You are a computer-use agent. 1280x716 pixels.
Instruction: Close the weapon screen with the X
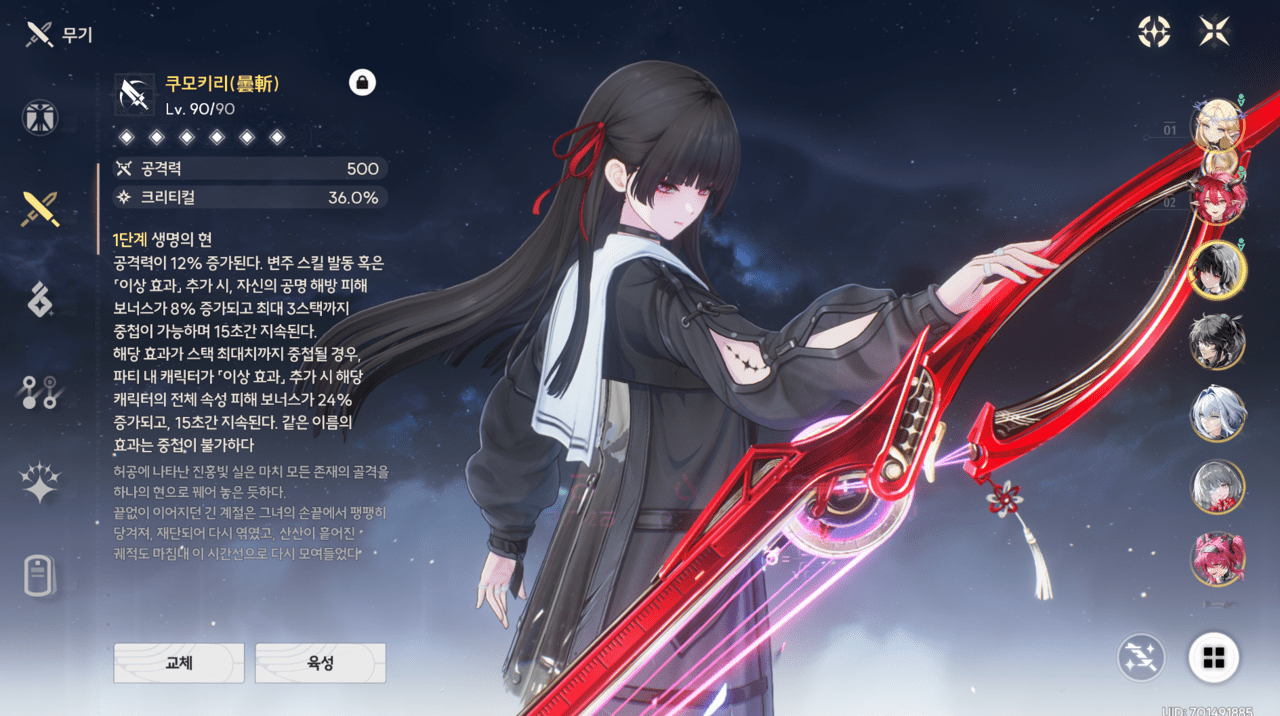[x=1214, y=32]
